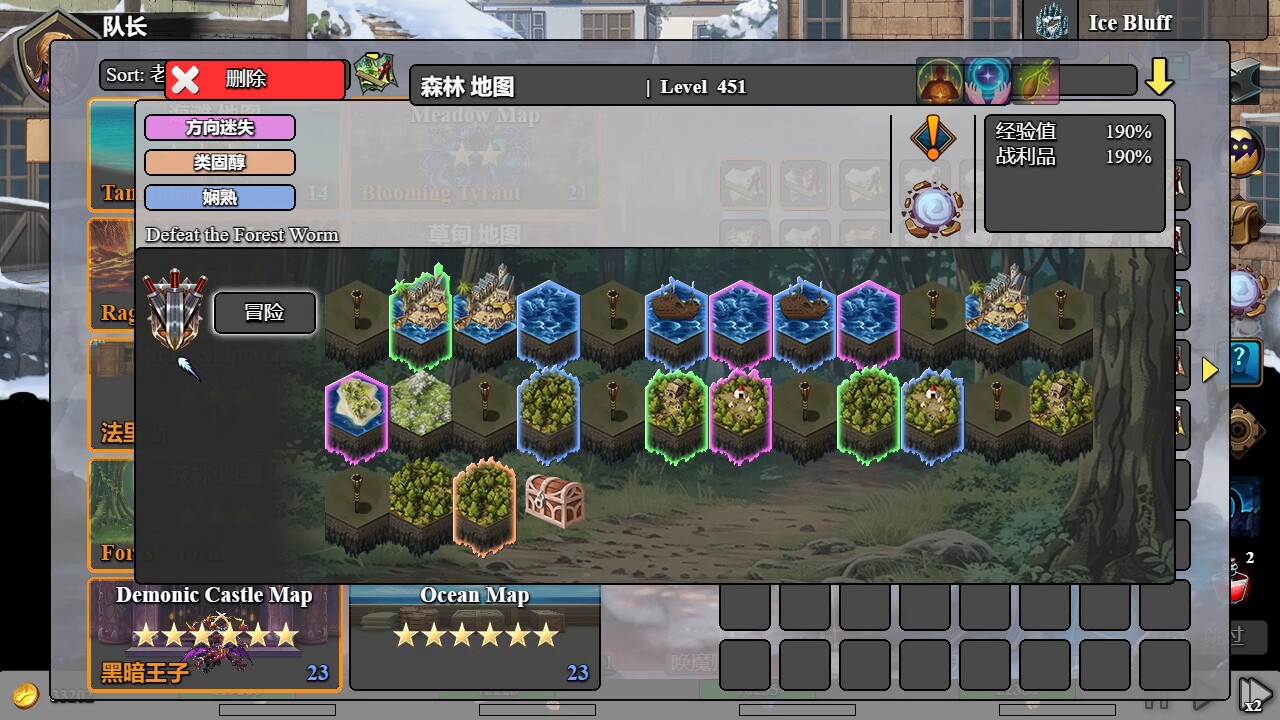The image size is (1280, 720).
Task: Click the snowy orb icon below the exclamation mark
Action: 932,205
